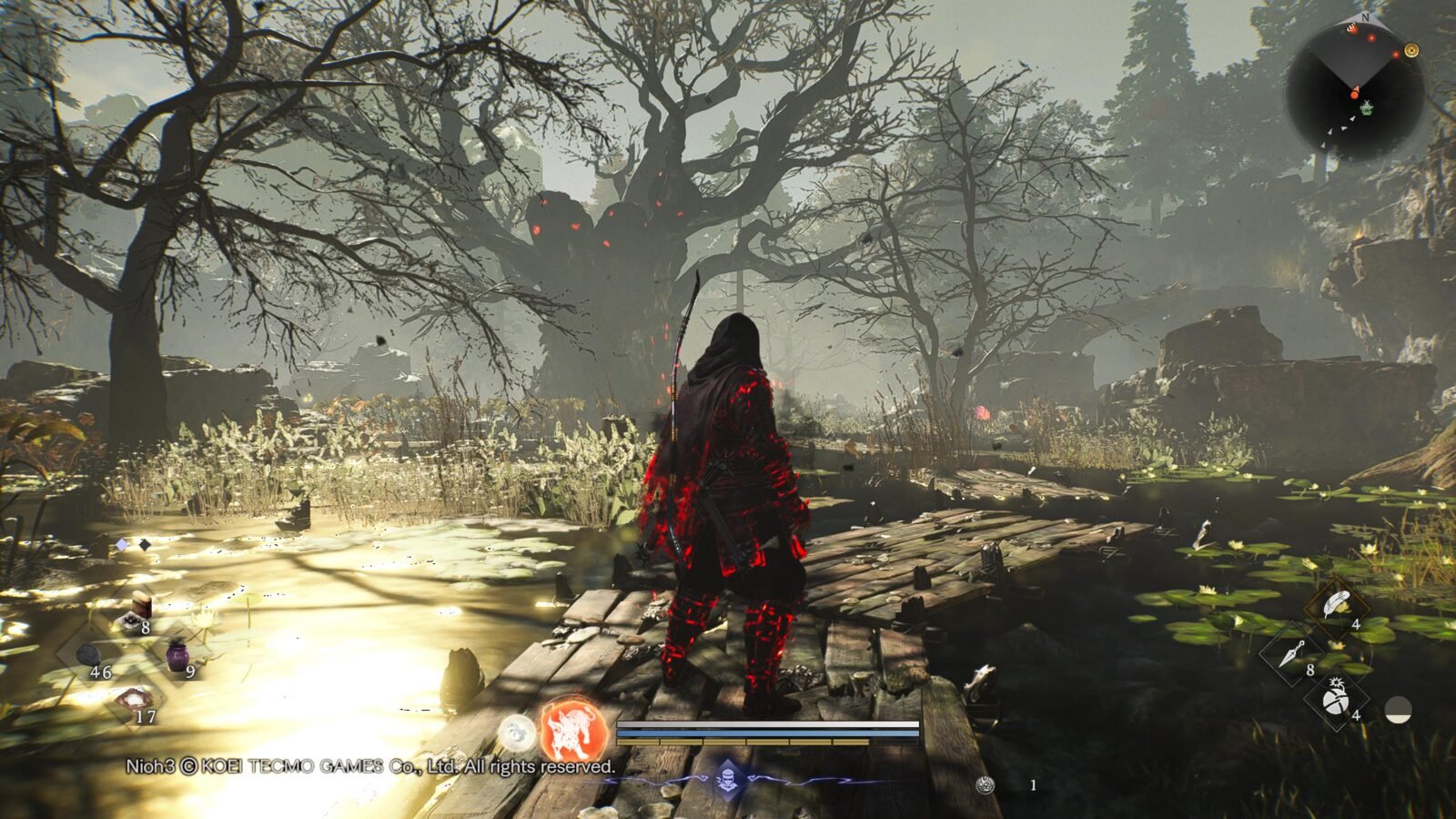1456x819 pixels.
Task: Select the pale secondary guardian spirit orb
Action: click(516, 732)
